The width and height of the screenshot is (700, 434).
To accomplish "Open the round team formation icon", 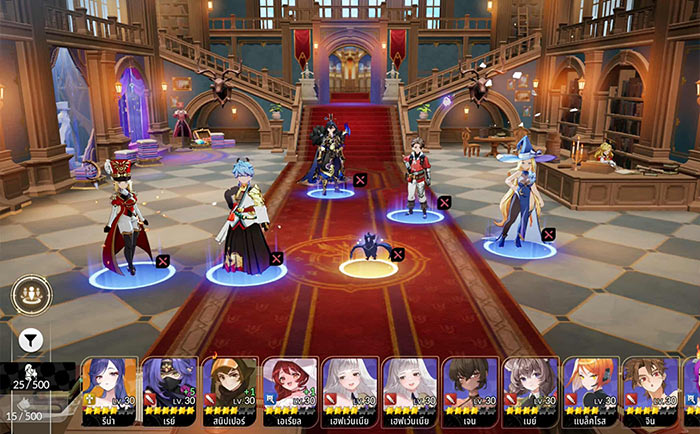I will 31,295.
